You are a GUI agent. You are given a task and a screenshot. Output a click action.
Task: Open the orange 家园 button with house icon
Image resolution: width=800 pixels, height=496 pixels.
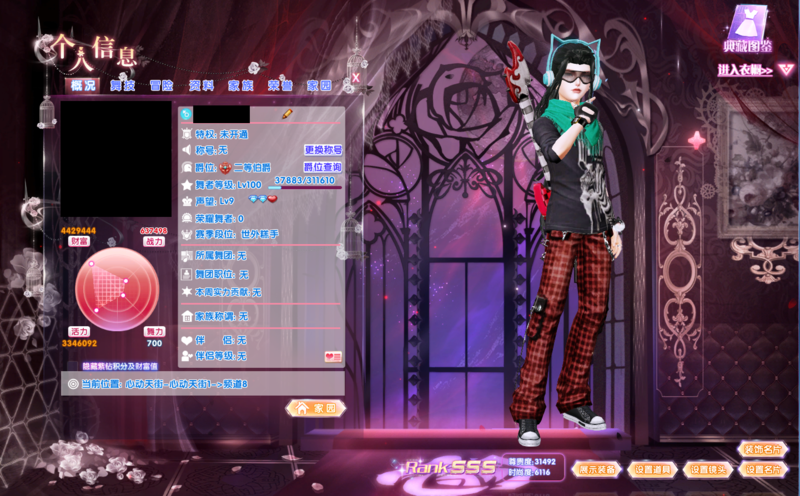[316, 408]
